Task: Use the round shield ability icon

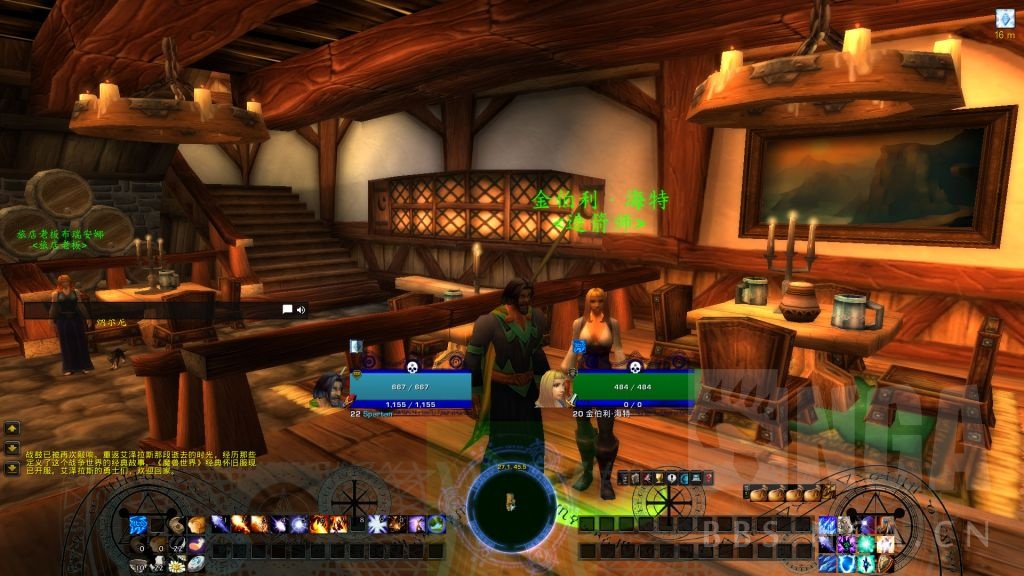Action: click(x=885, y=564)
